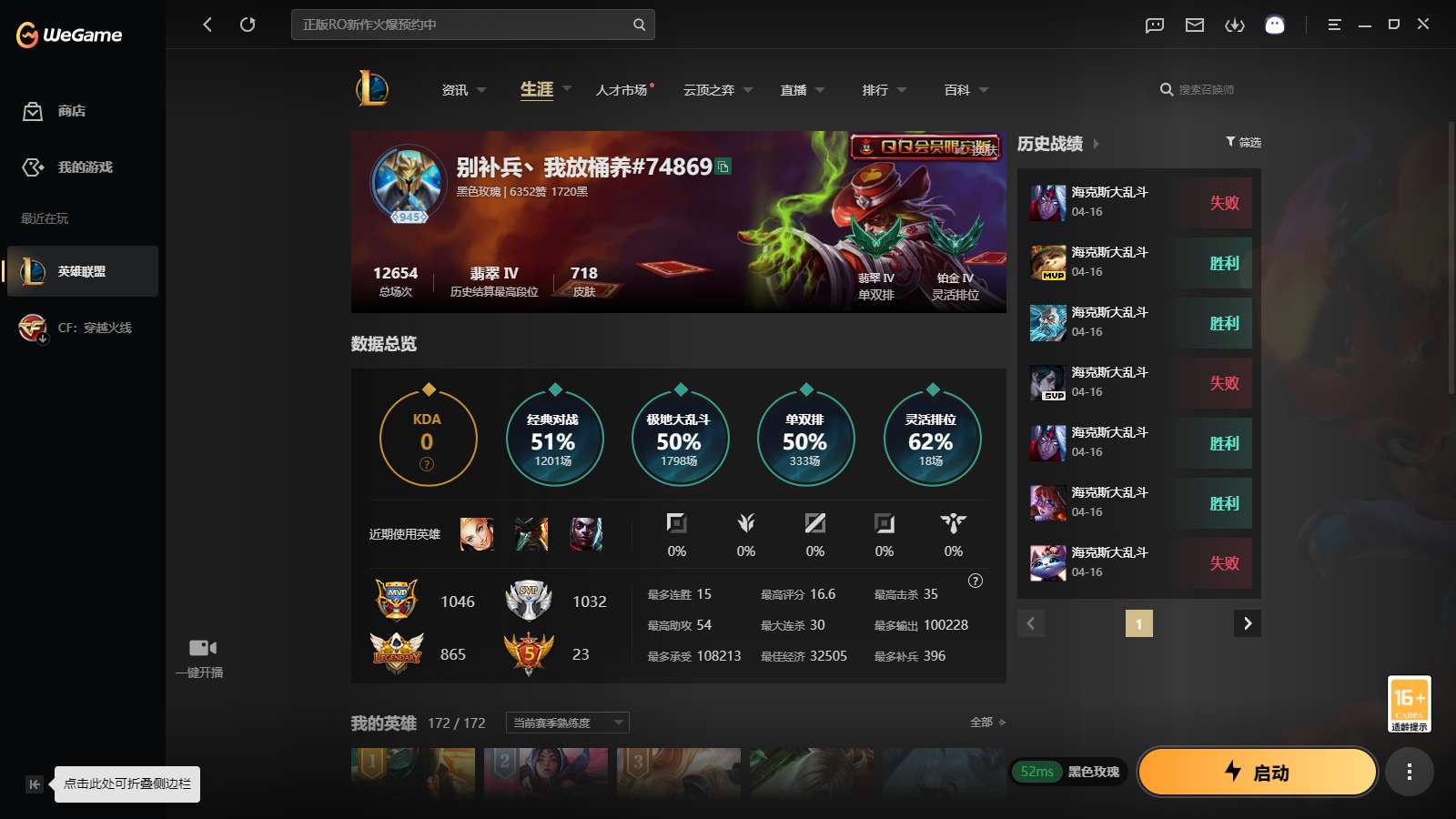Screen dimensions: 1456x819
Task: Click the 启动 launch game button
Action: (1258, 772)
